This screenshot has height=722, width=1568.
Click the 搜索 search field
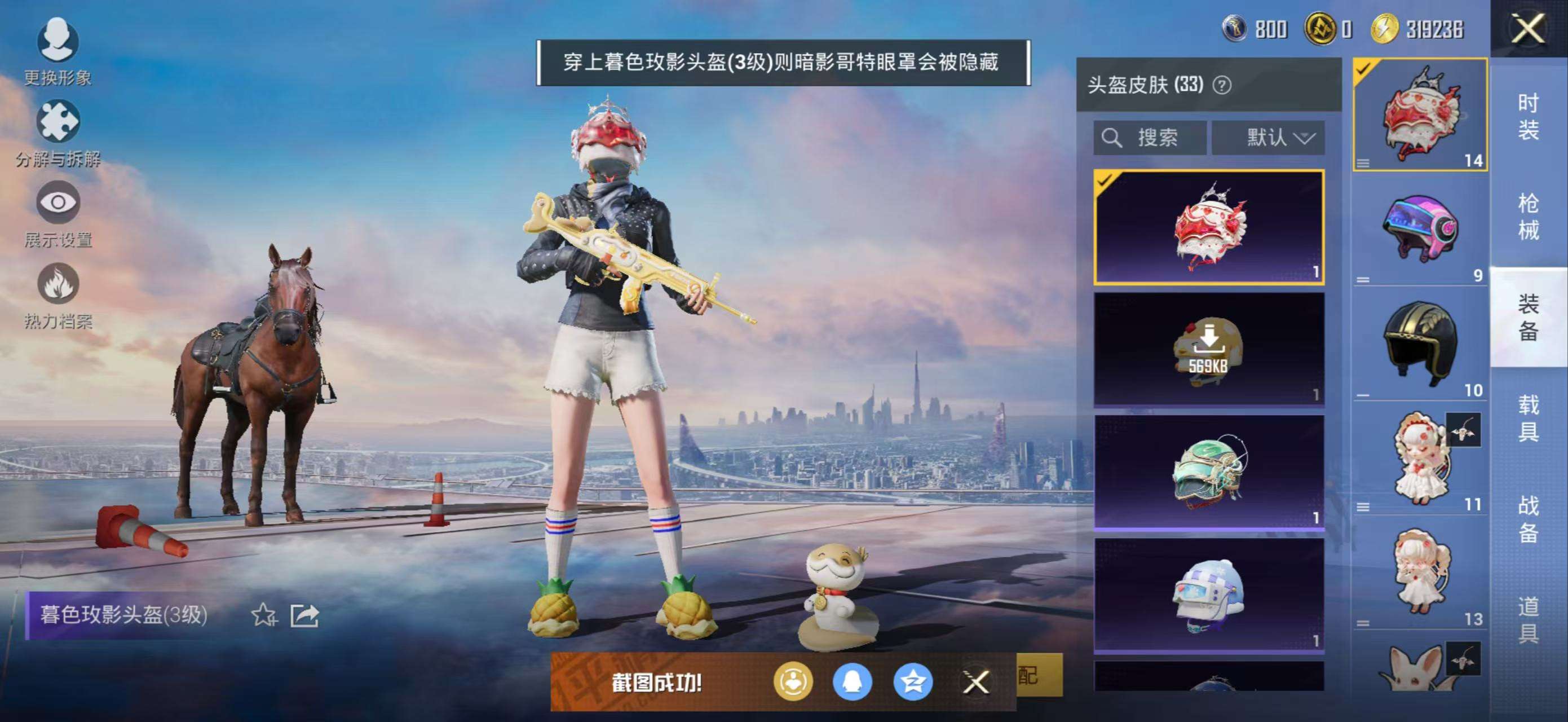(1149, 138)
